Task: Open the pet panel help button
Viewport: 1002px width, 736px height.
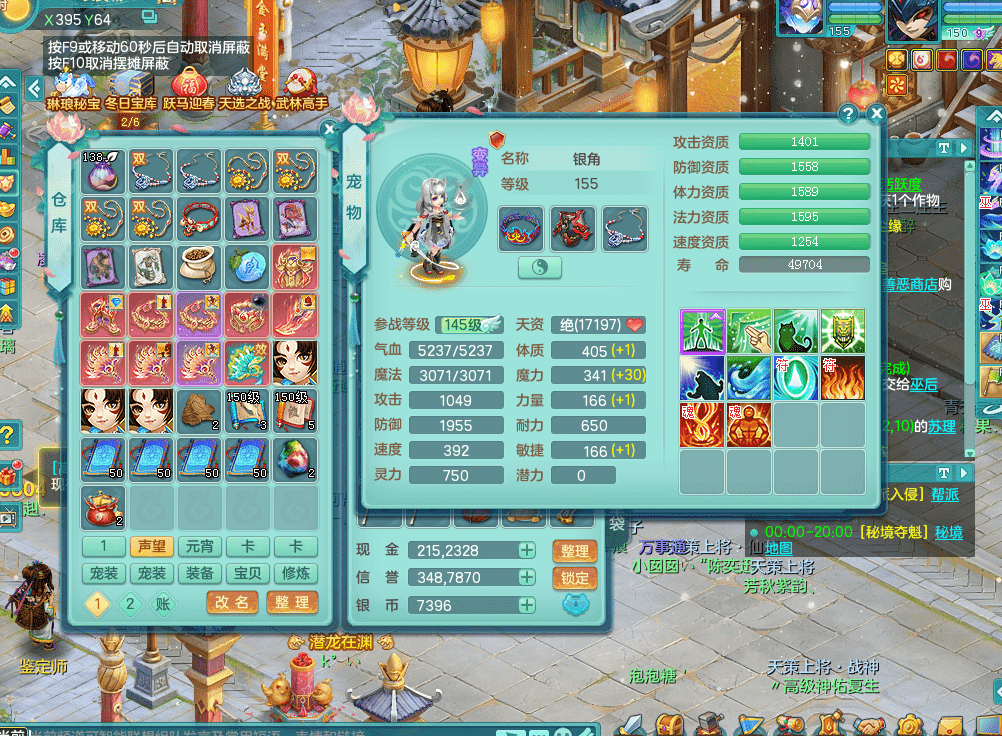Action: click(848, 114)
